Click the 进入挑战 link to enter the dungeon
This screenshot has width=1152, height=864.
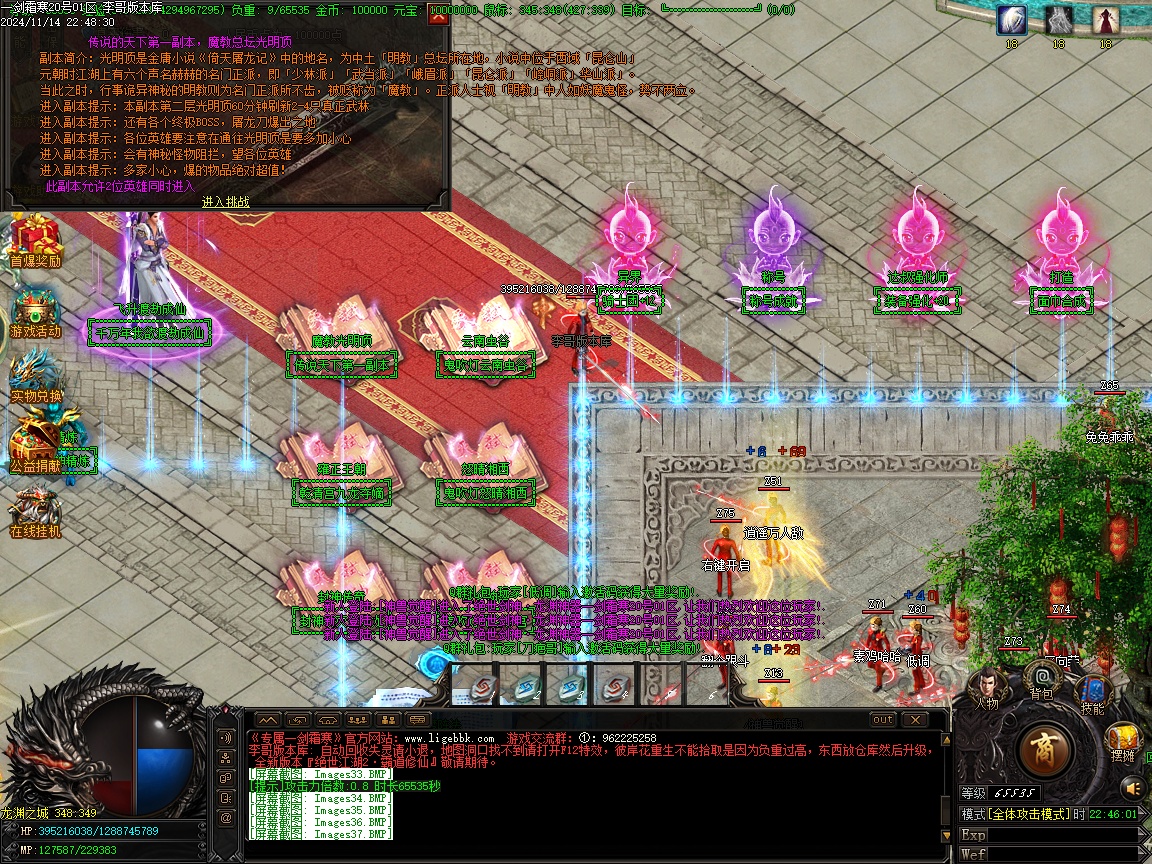click(225, 201)
